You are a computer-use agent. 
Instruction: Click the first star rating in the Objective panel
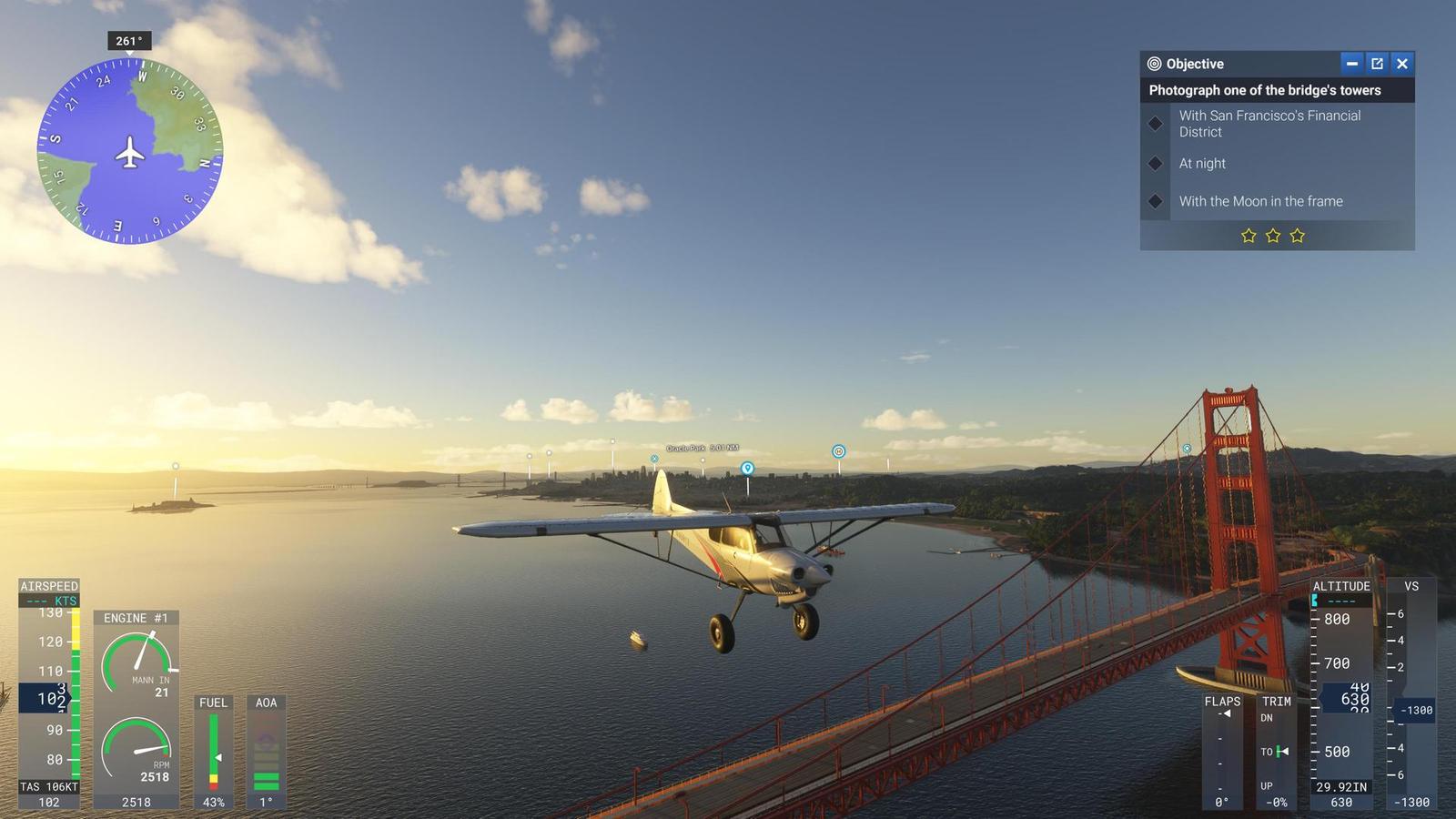[1247, 236]
